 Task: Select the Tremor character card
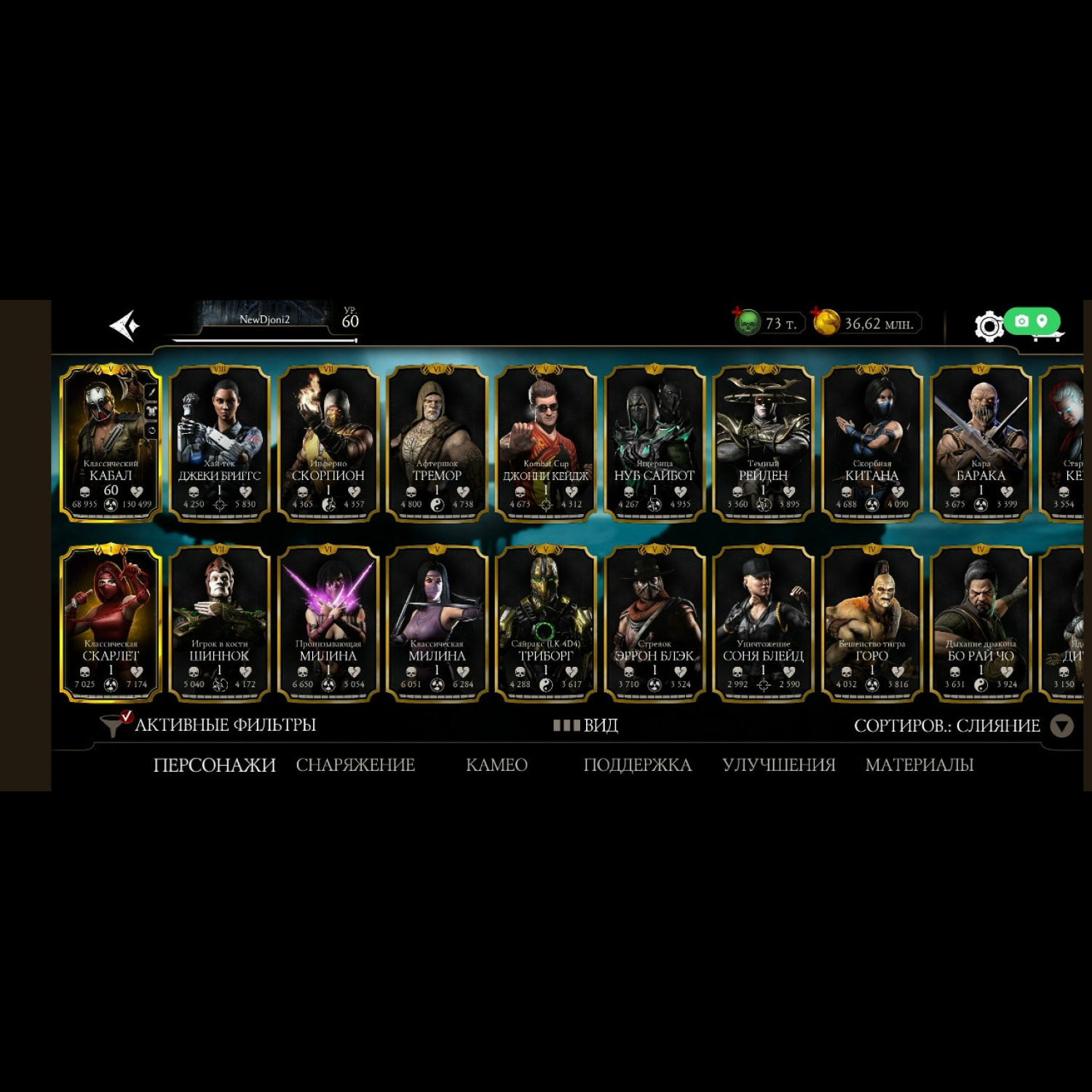[437, 443]
